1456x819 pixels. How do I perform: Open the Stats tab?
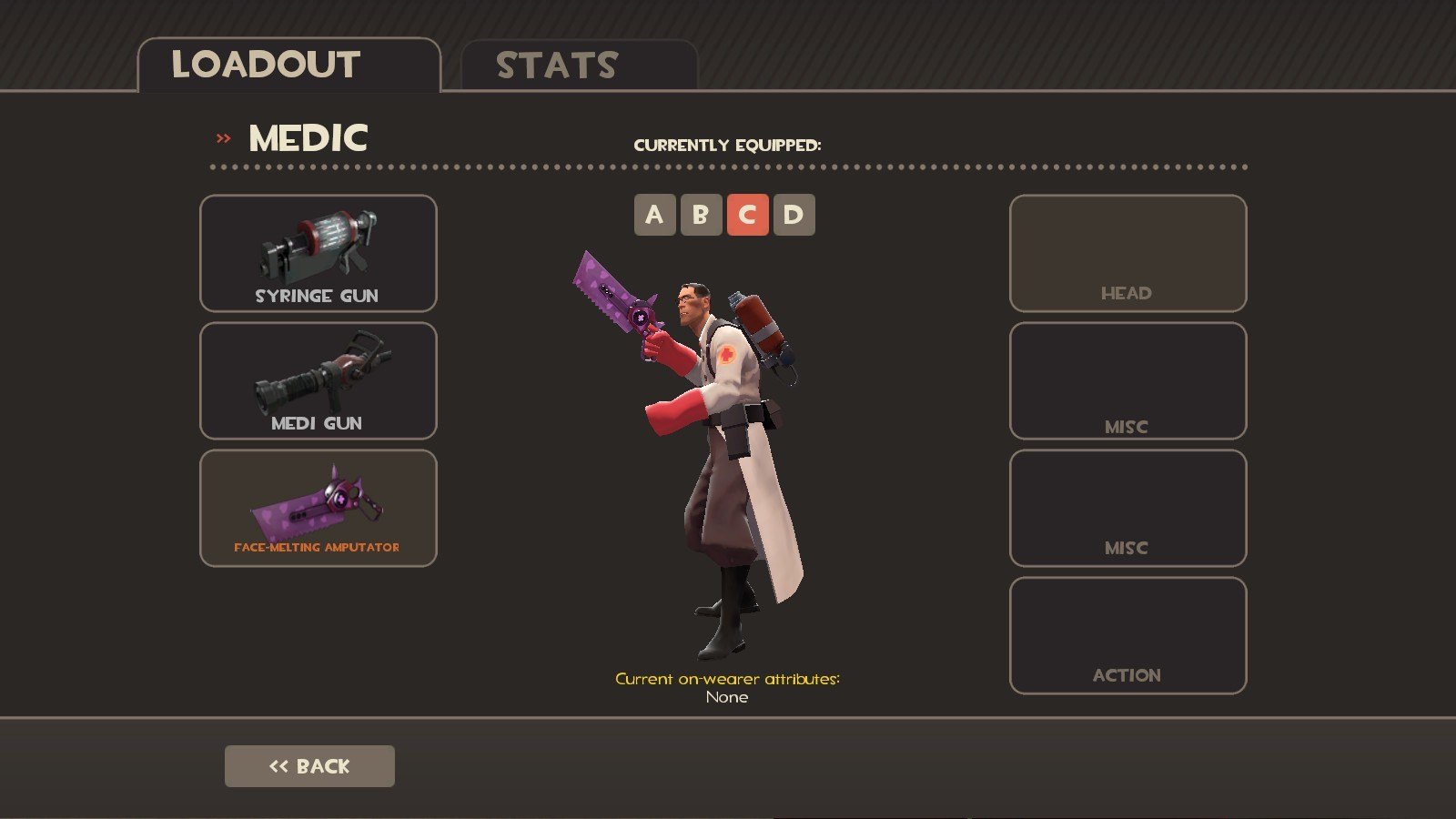579,66
